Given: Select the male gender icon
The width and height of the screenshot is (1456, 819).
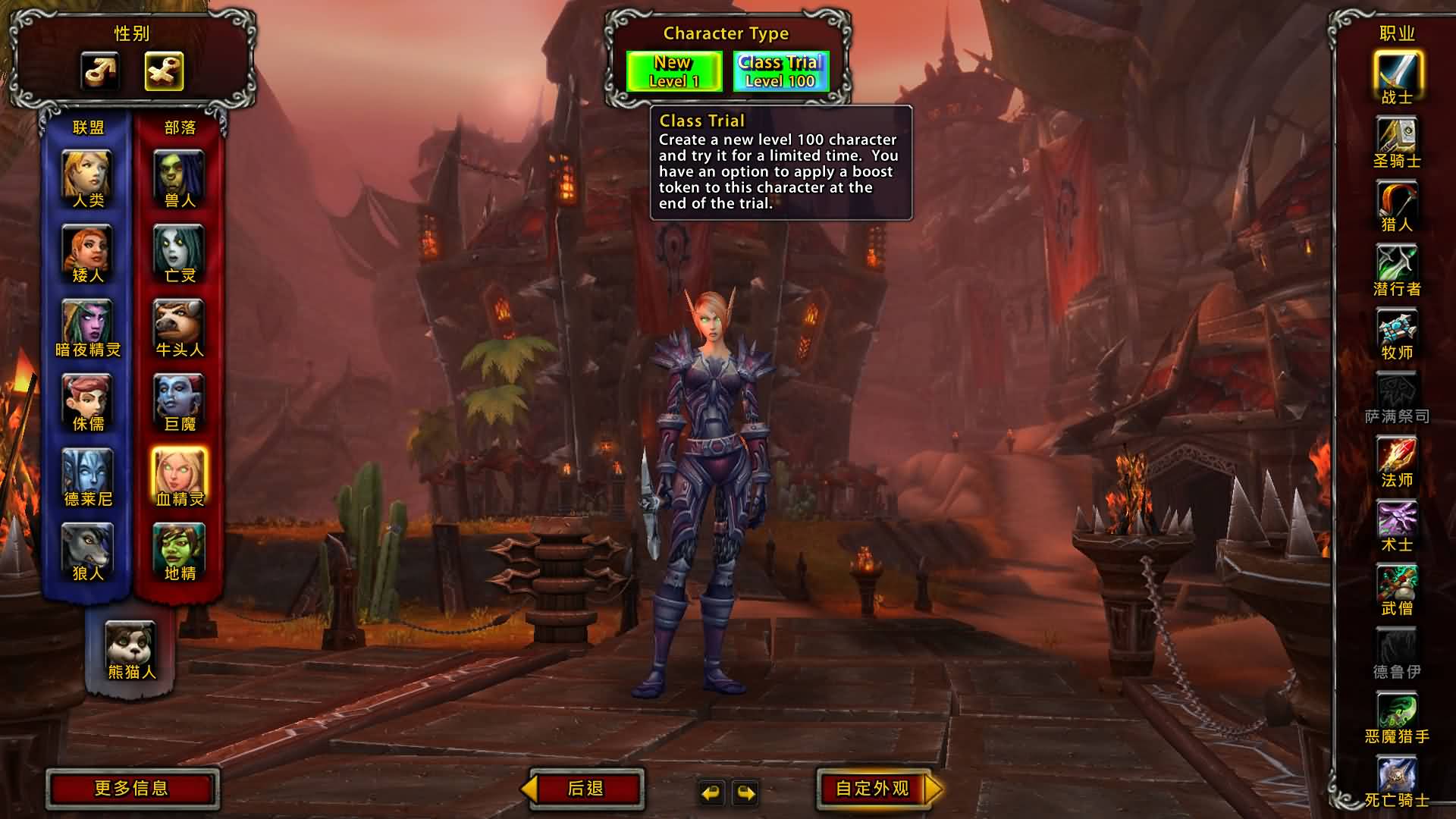Looking at the screenshot, I should click(x=100, y=71).
